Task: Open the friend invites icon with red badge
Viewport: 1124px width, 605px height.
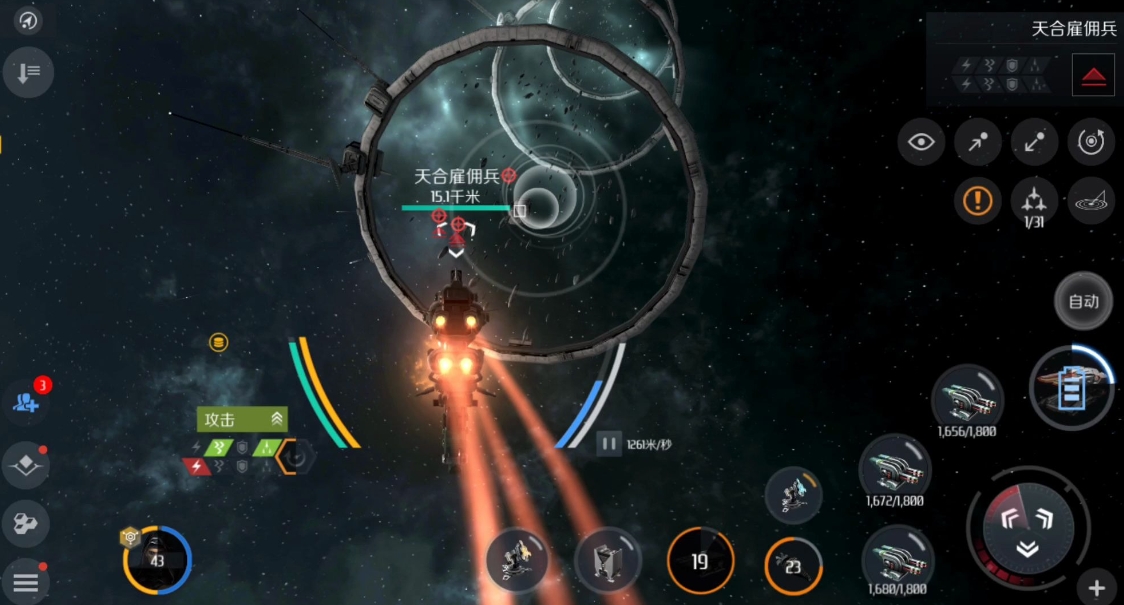Action: [26, 401]
